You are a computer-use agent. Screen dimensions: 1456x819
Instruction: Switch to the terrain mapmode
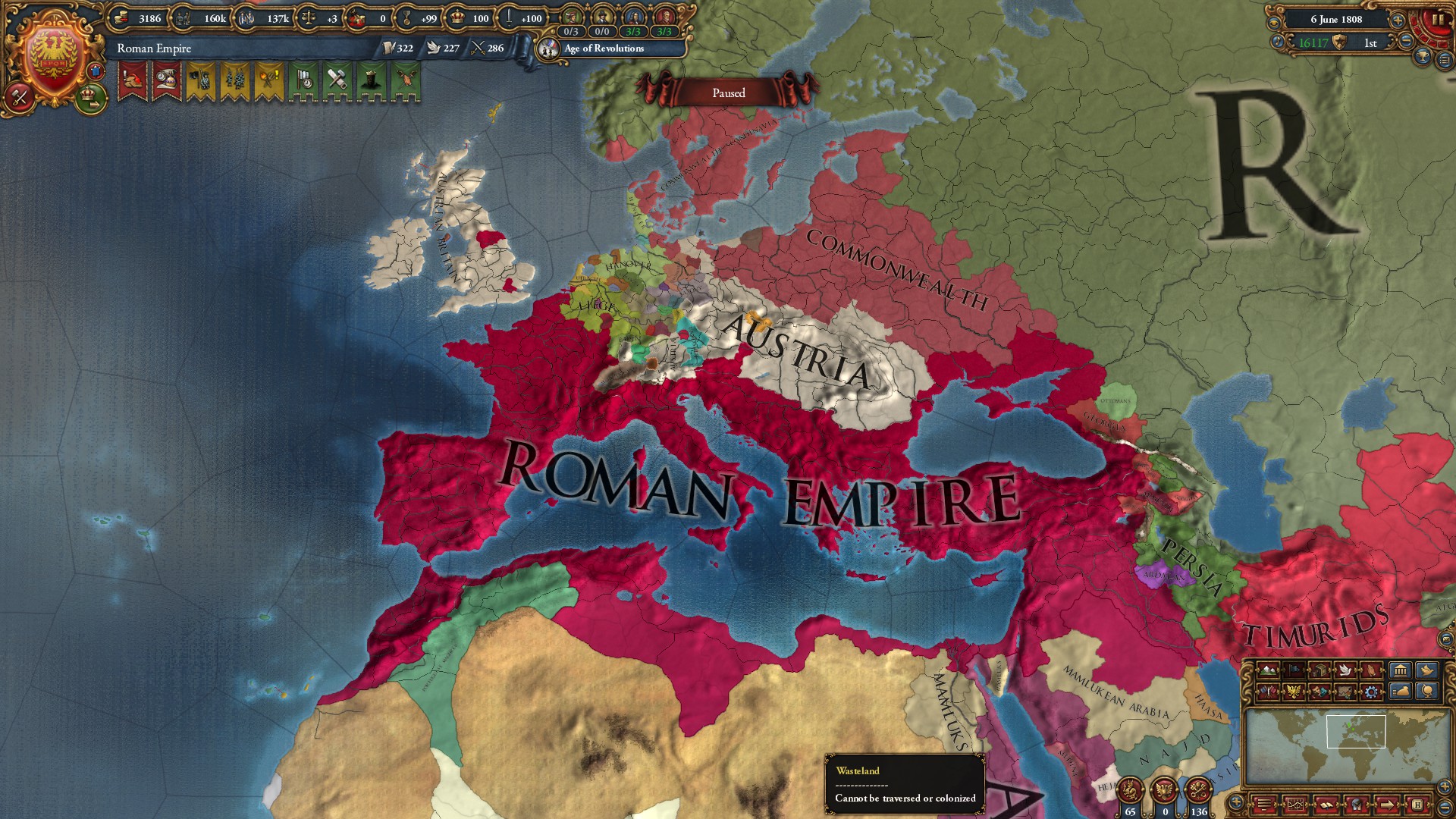coord(1267,670)
